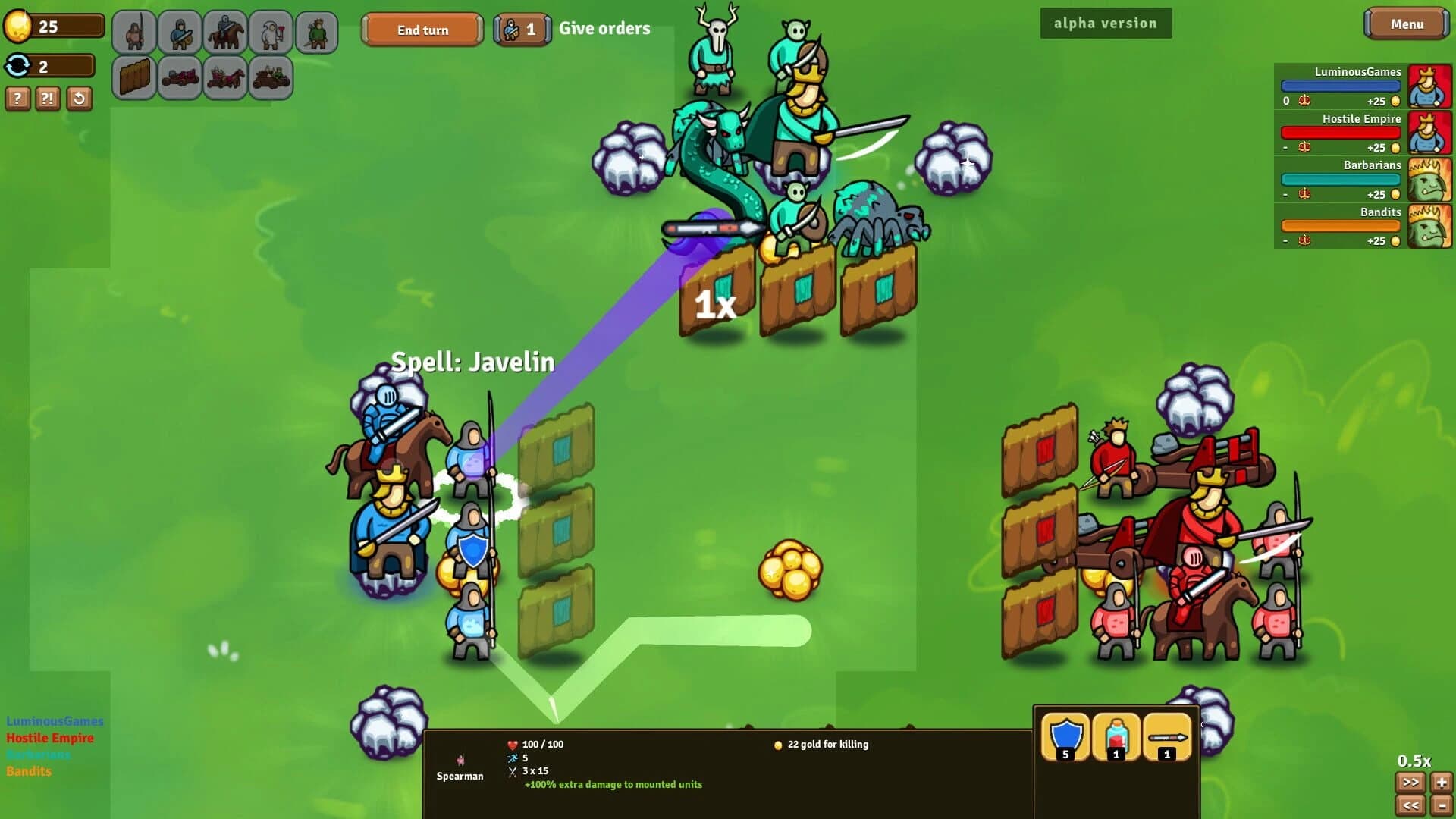Click the help question mark icon
Image resolution: width=1456 pixels, height=819 pixels.
(17, 99)
